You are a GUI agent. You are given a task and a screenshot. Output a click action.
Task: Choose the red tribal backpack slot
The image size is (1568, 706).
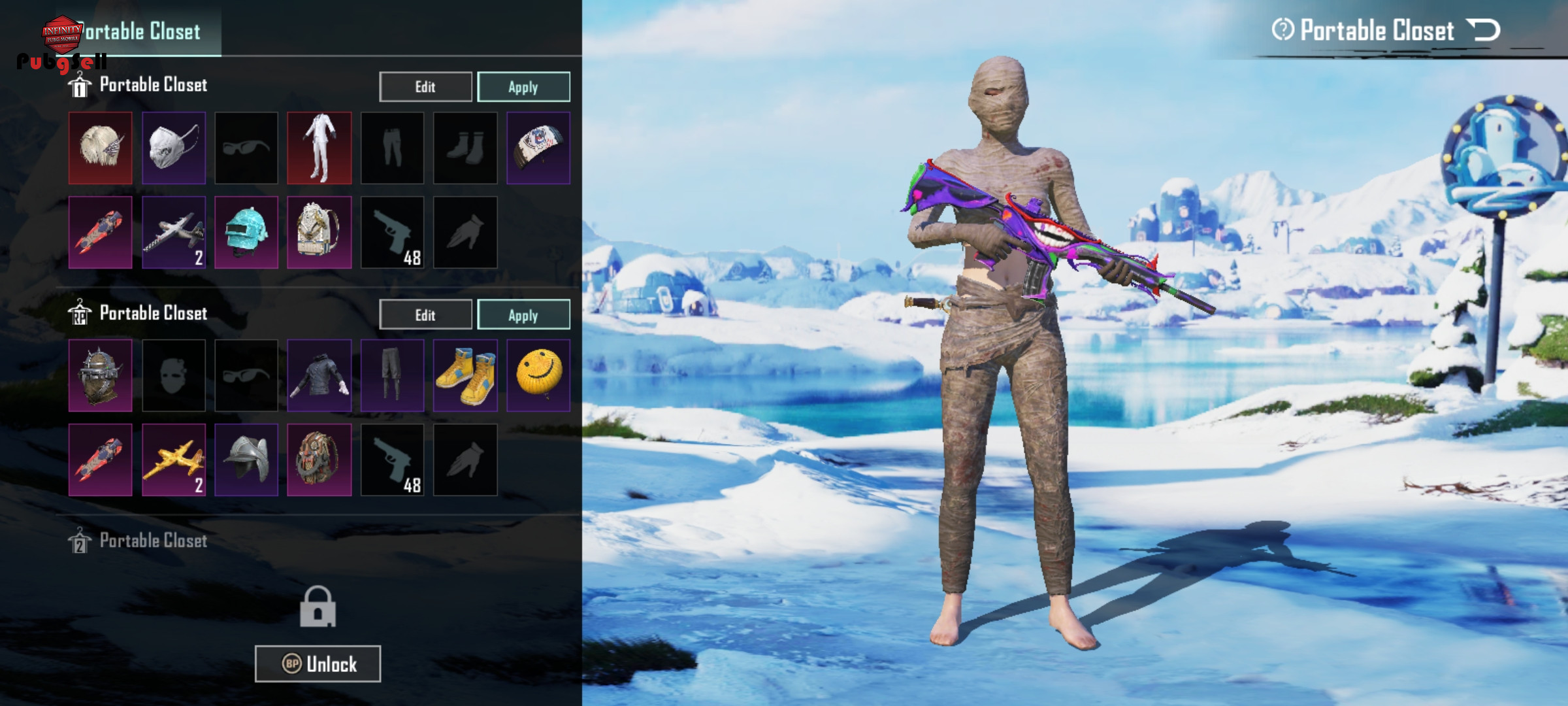pyautogui.click(x=319, y=460)
